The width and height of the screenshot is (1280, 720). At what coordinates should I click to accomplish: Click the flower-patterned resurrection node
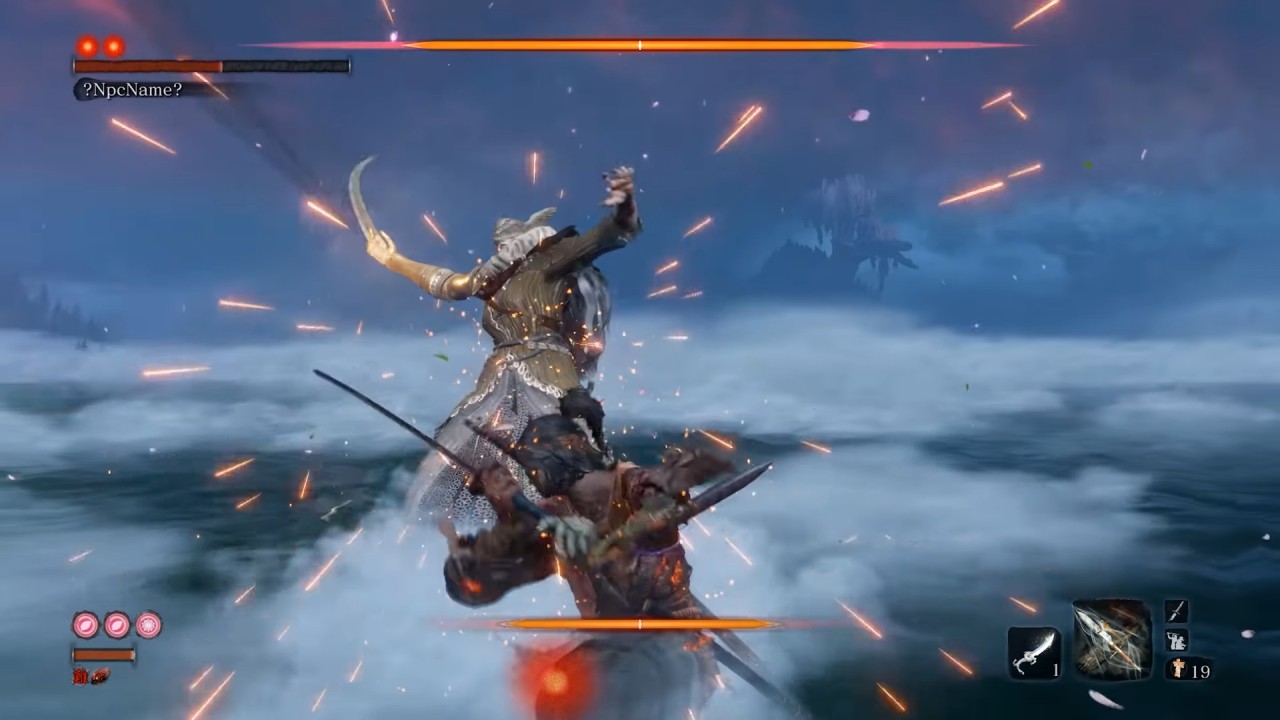149,625
